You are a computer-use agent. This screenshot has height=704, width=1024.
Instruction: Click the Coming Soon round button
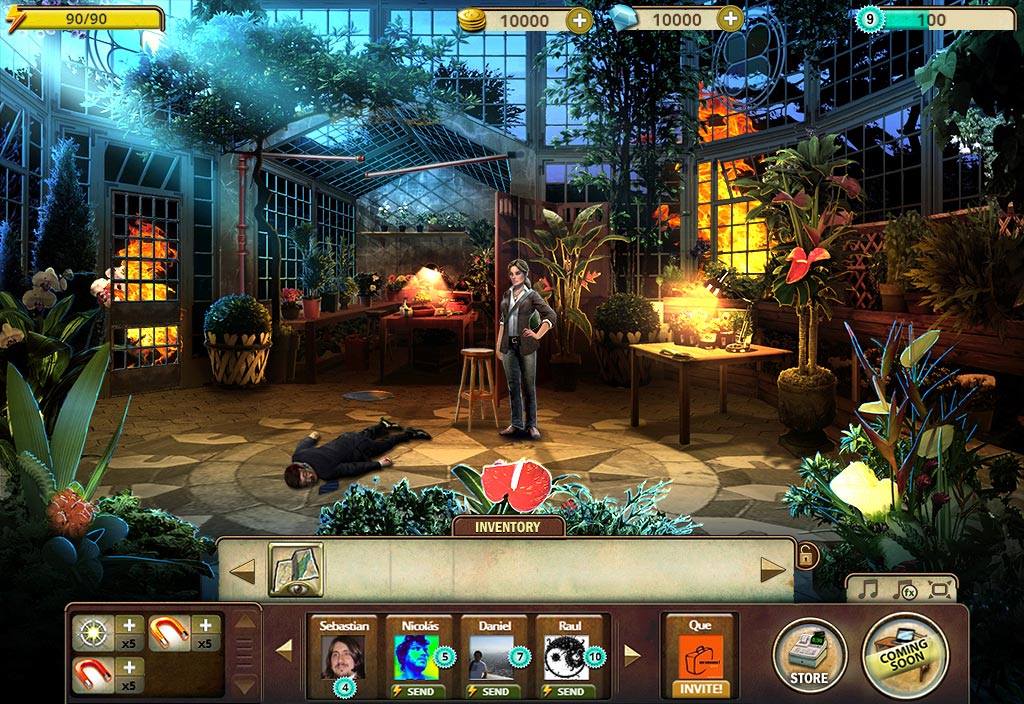[x=904, y=655]
